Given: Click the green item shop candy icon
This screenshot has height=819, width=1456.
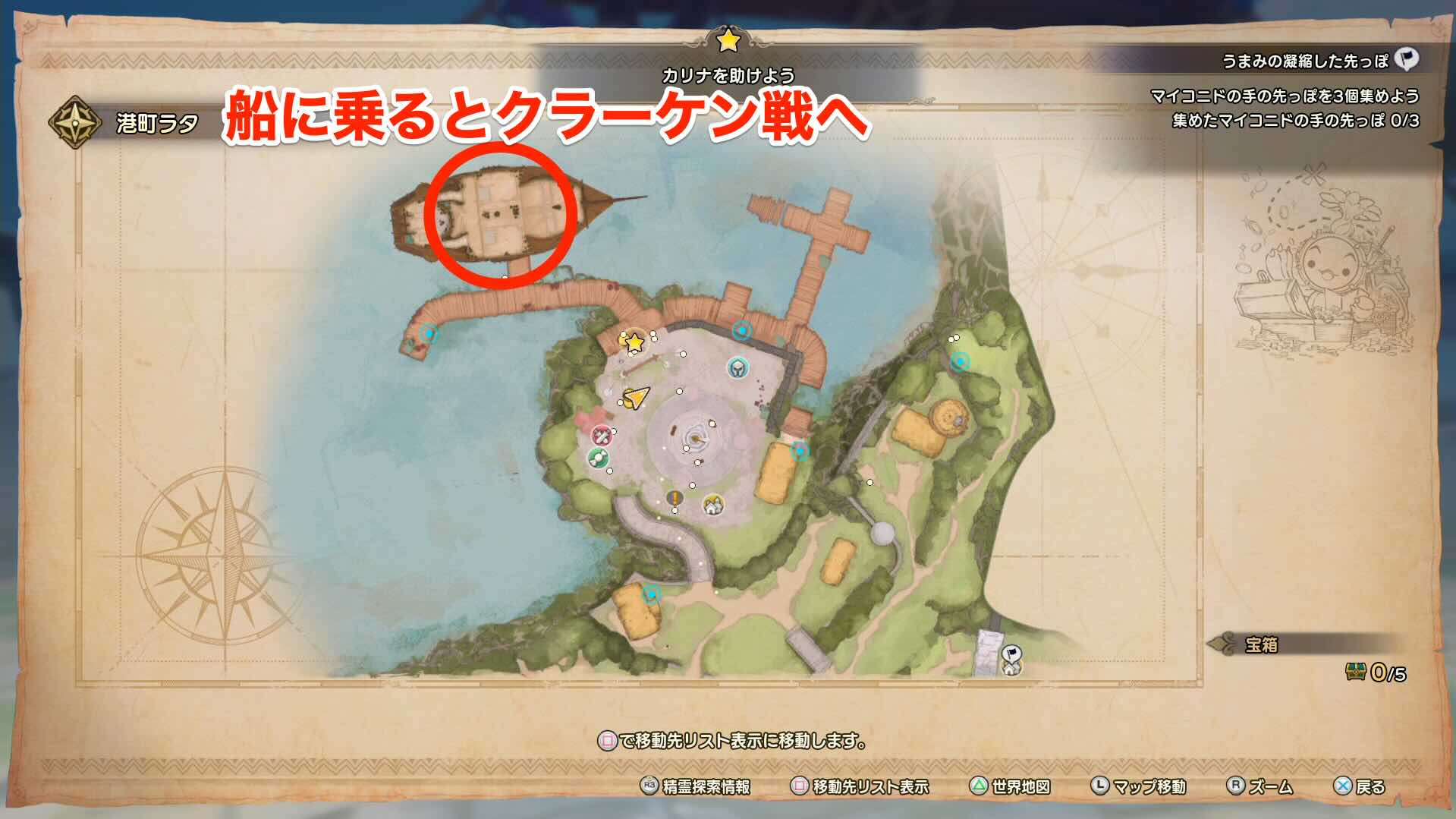Looking at the screenshot, I should 599,458.
